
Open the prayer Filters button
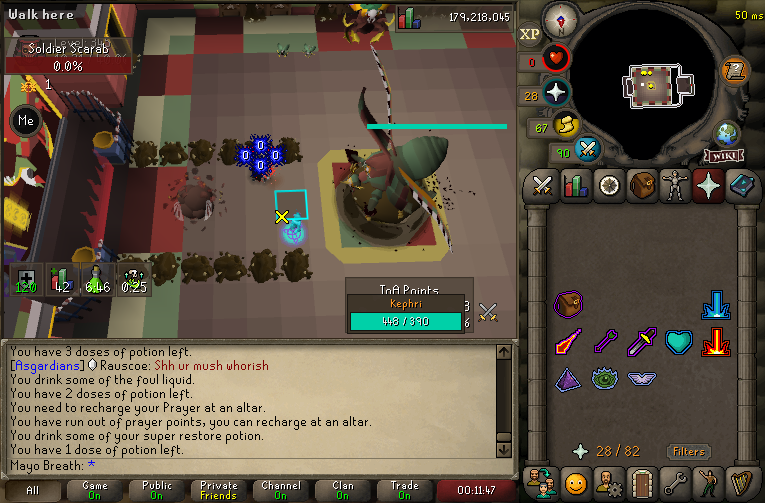pyautogui.click(x=689, y=451)
